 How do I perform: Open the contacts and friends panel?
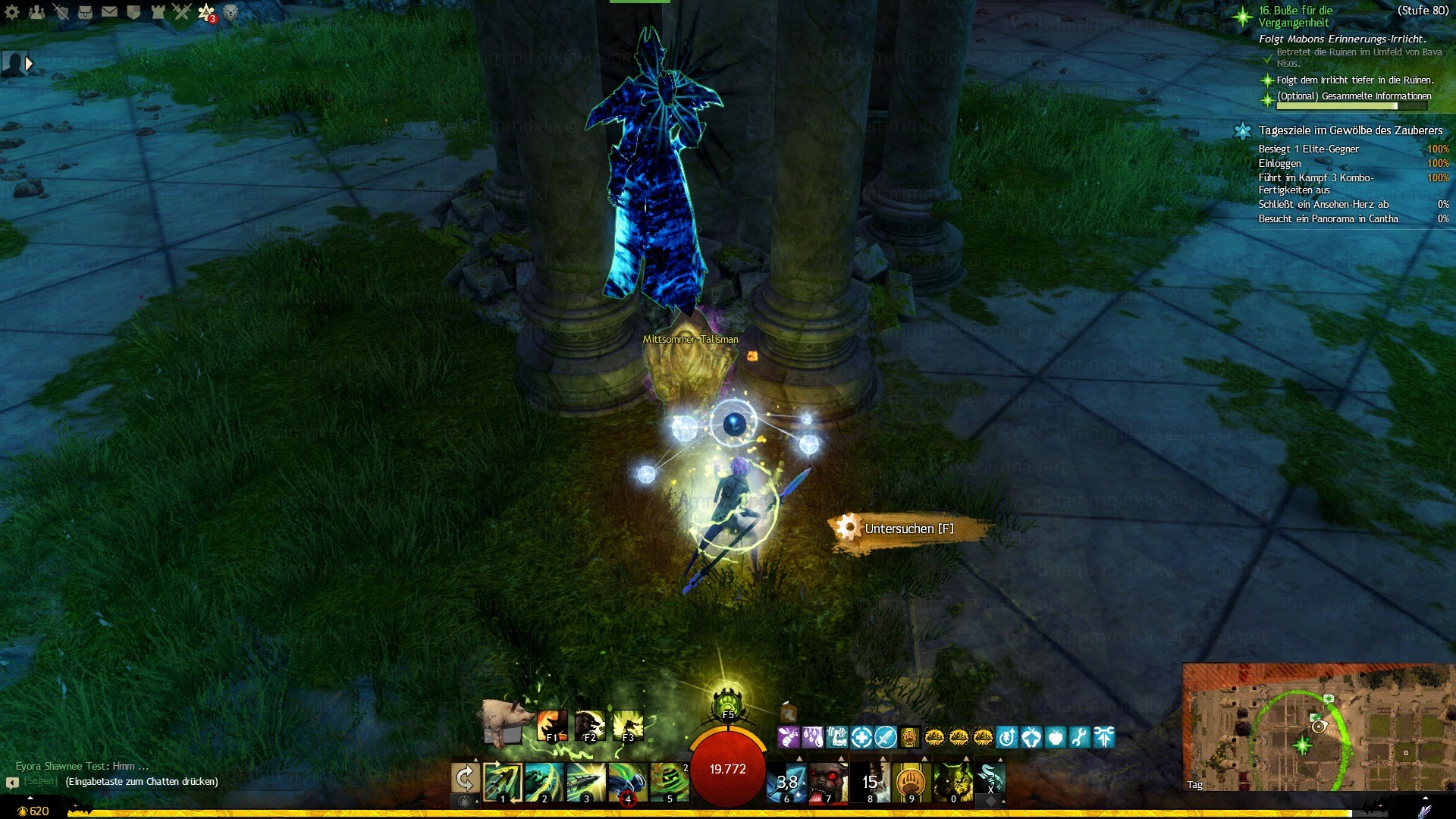[x=36, y=12]
